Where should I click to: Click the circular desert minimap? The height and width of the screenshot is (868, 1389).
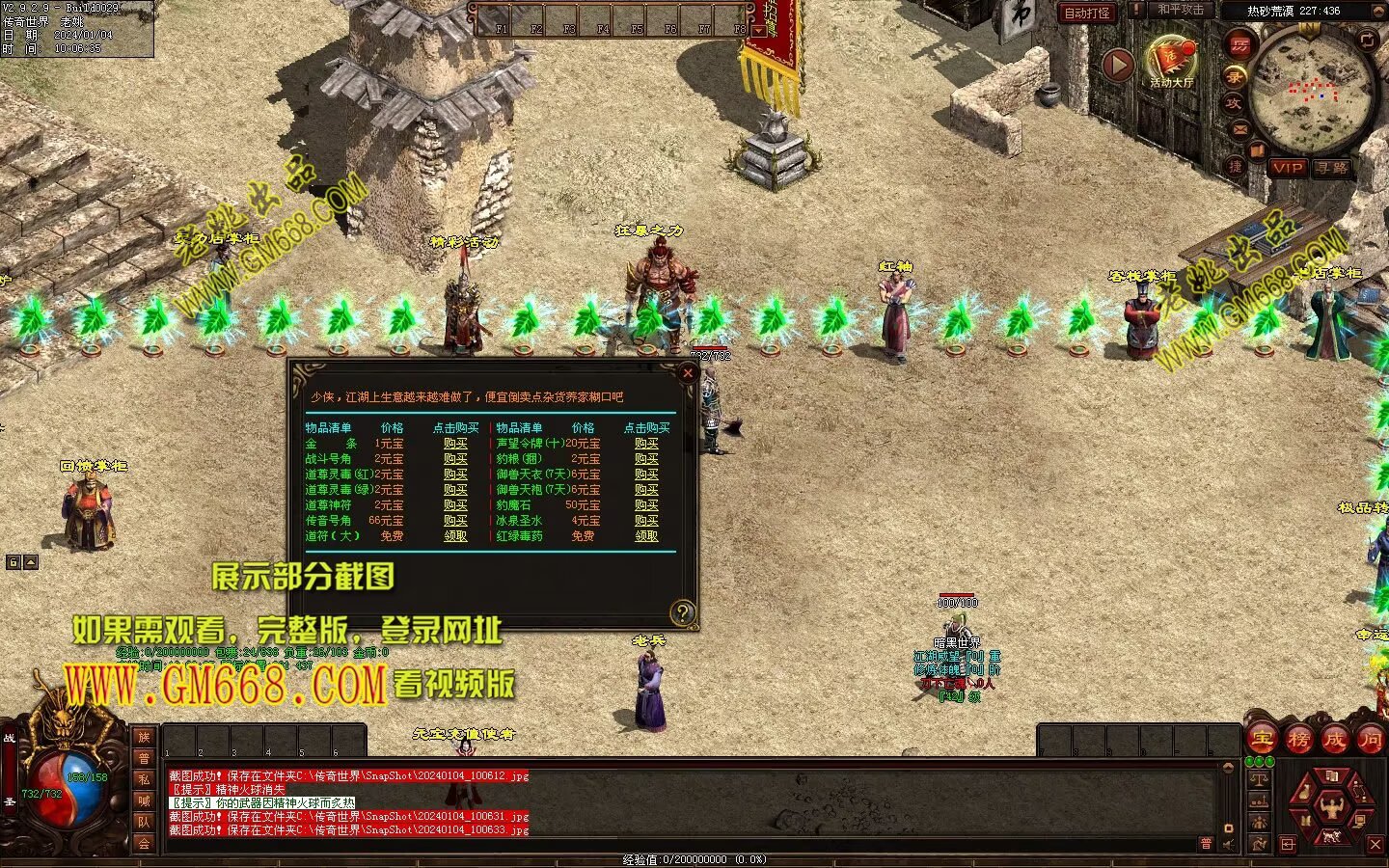tap(1310, 91)
